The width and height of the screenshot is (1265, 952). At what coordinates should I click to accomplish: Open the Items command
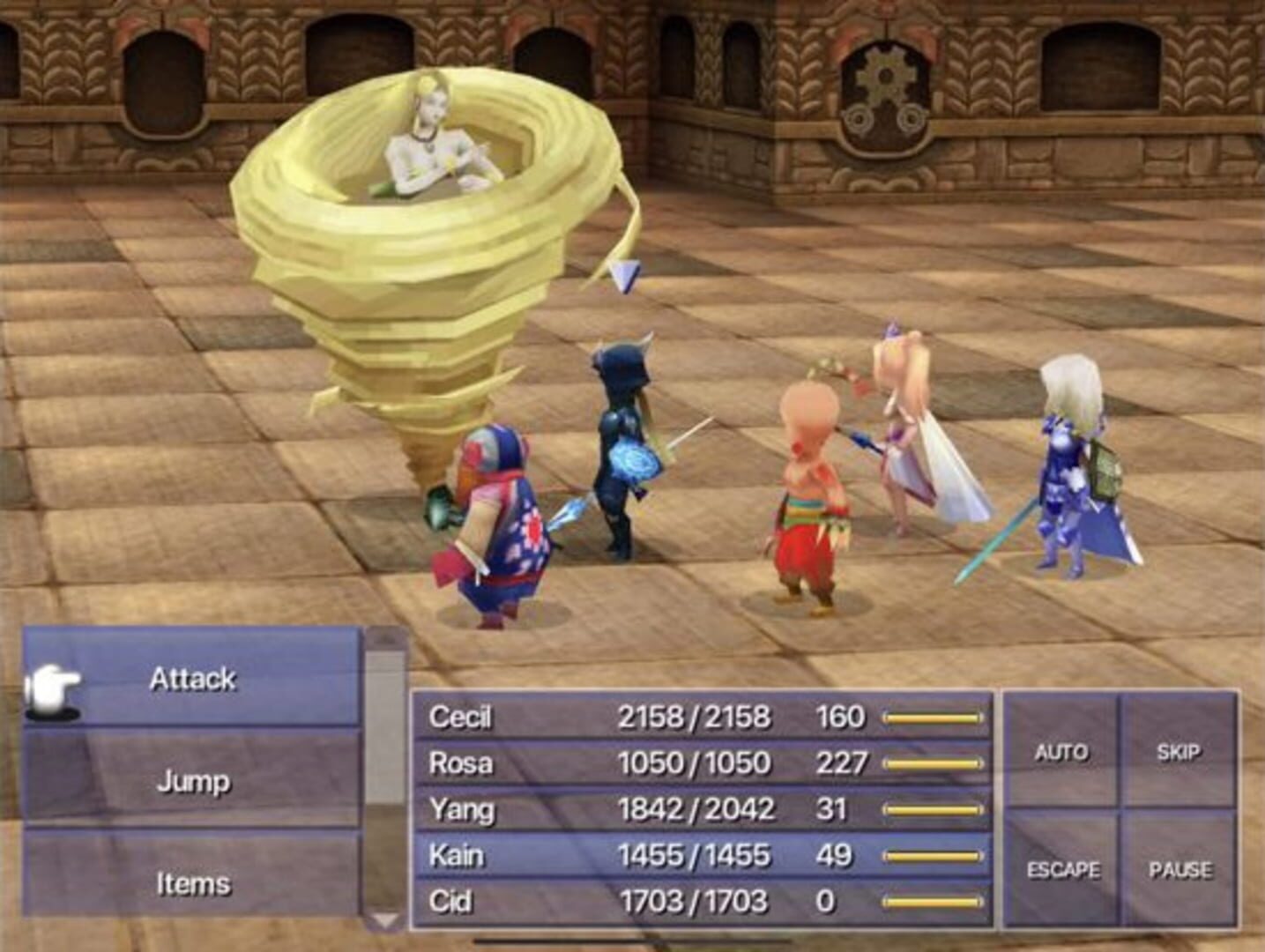coord(192,880)
